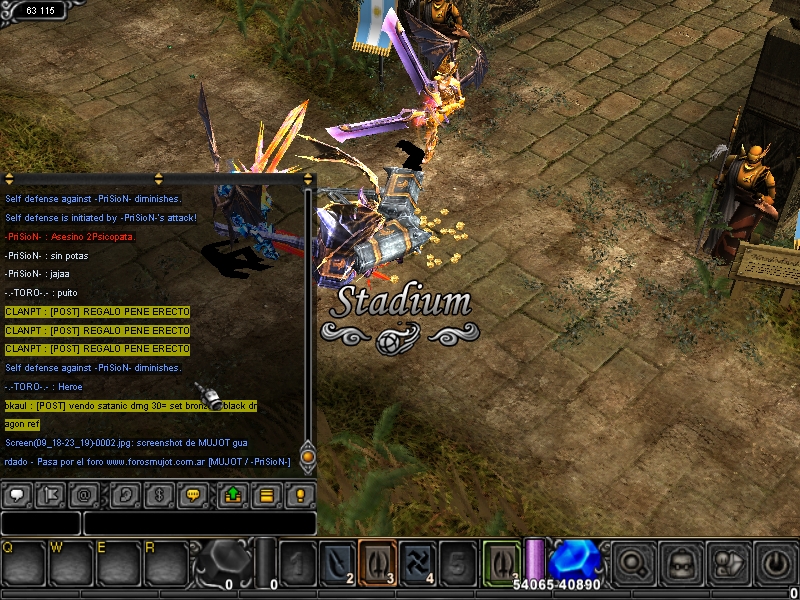Image resolution: width=800 pixels, height=600 pixels.
Task: Toggle the @ guild chat button
Action: [x=86, y=495]
